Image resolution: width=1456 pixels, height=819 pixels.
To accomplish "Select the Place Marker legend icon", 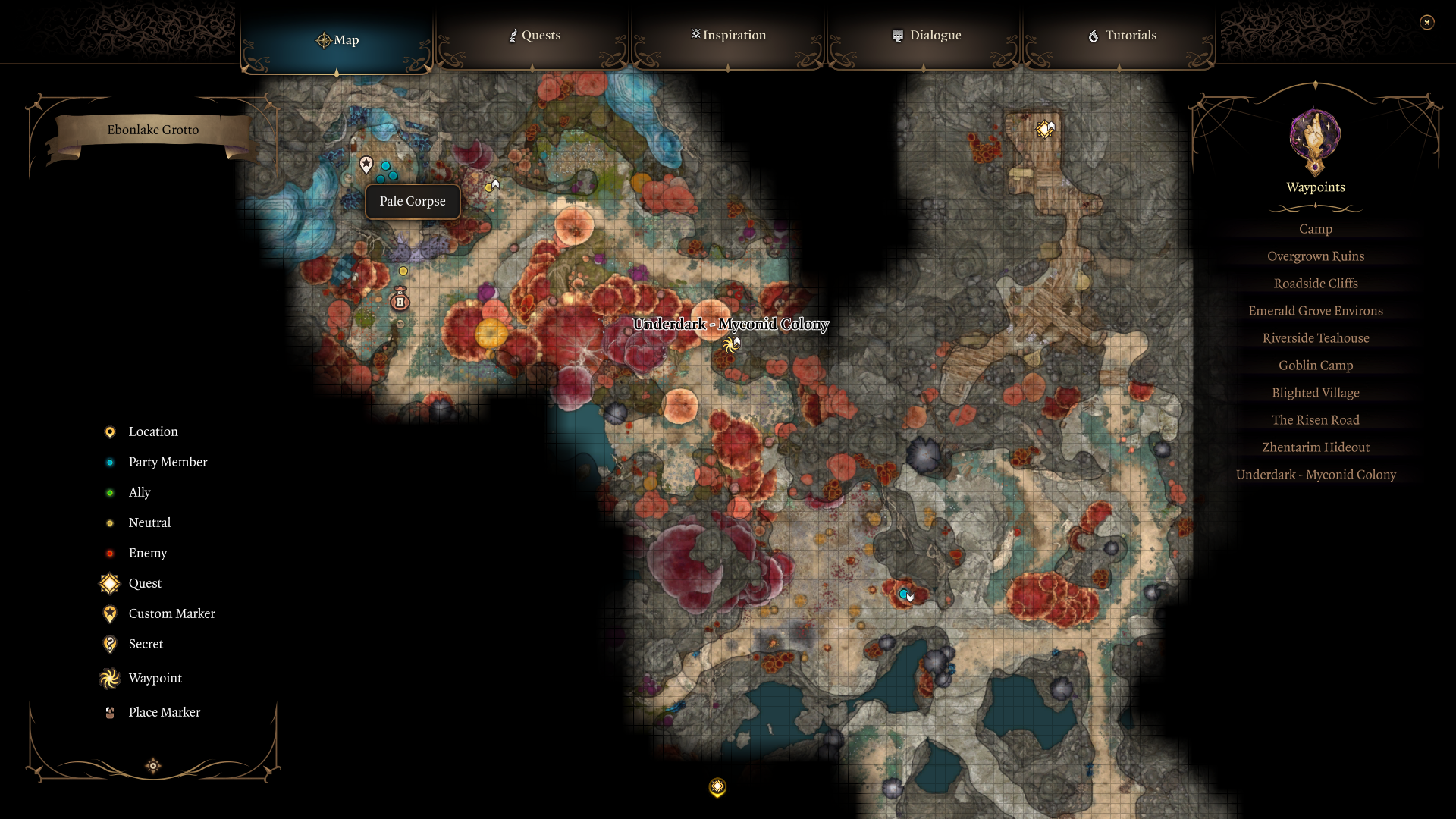I will 109,712.
